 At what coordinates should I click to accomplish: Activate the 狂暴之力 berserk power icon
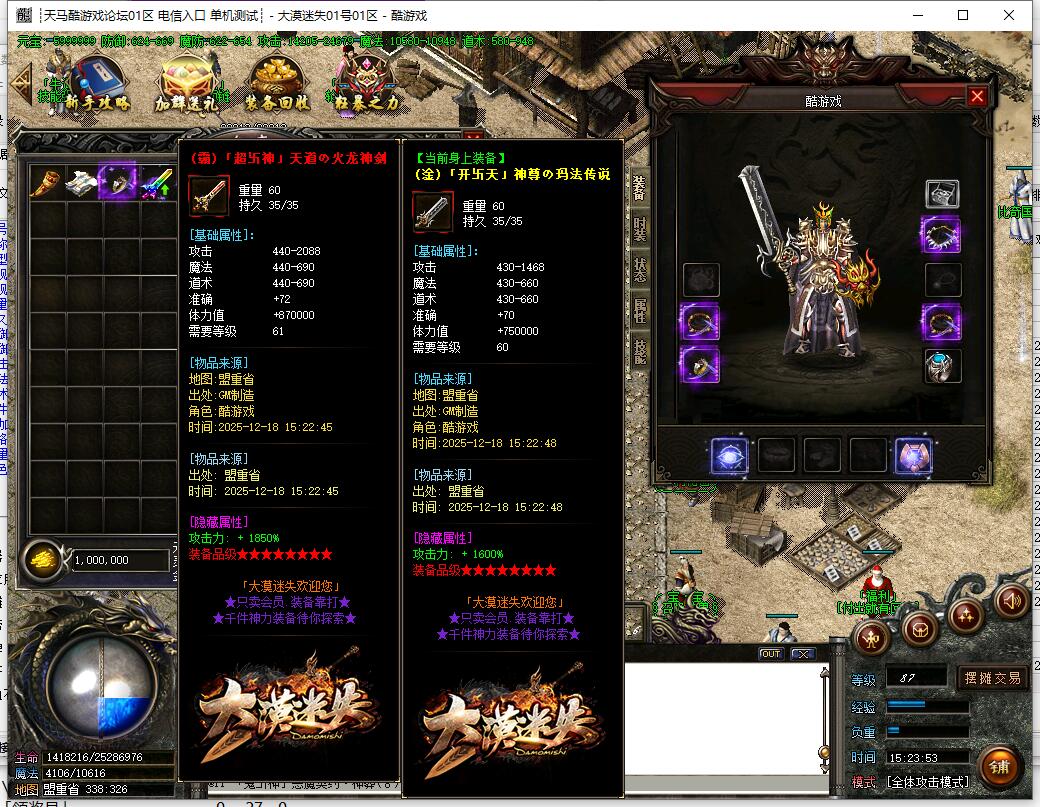tap(364, 80)
